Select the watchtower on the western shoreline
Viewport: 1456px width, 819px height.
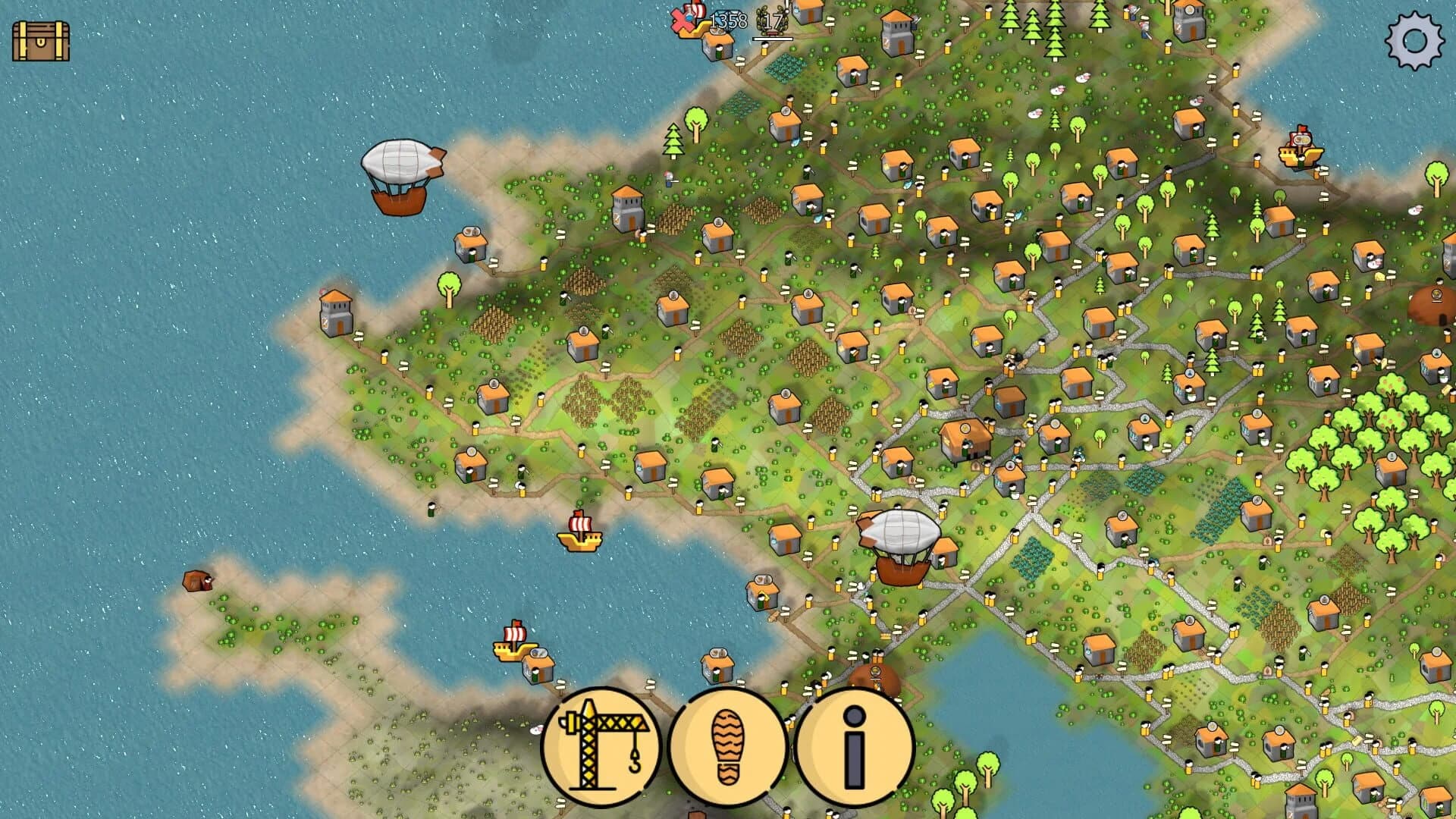334,313
